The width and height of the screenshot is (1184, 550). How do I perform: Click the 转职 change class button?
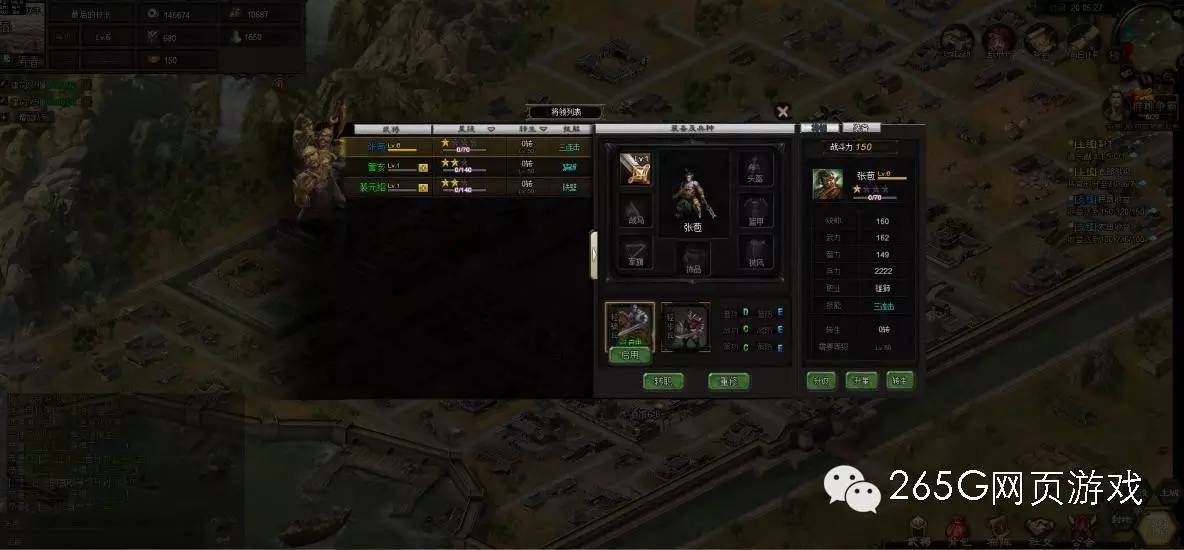pos(663,381)
